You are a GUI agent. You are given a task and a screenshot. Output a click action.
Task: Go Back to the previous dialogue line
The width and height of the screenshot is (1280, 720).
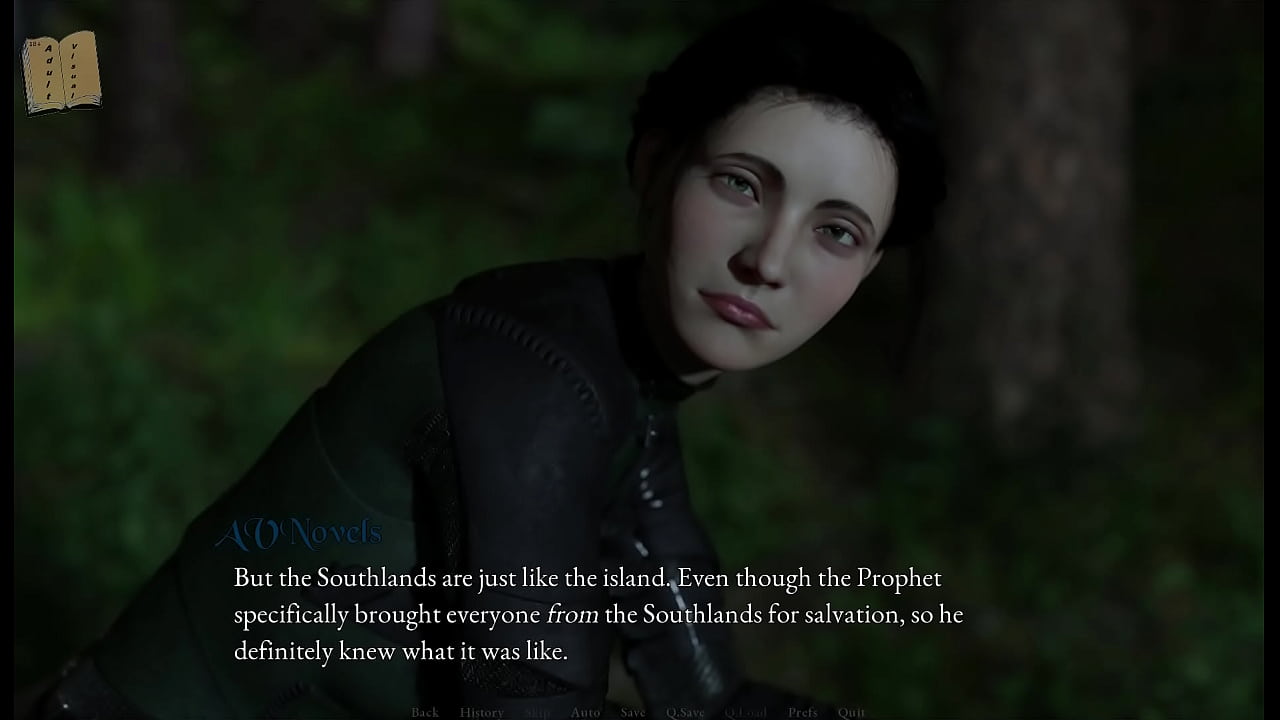[425, 712]
